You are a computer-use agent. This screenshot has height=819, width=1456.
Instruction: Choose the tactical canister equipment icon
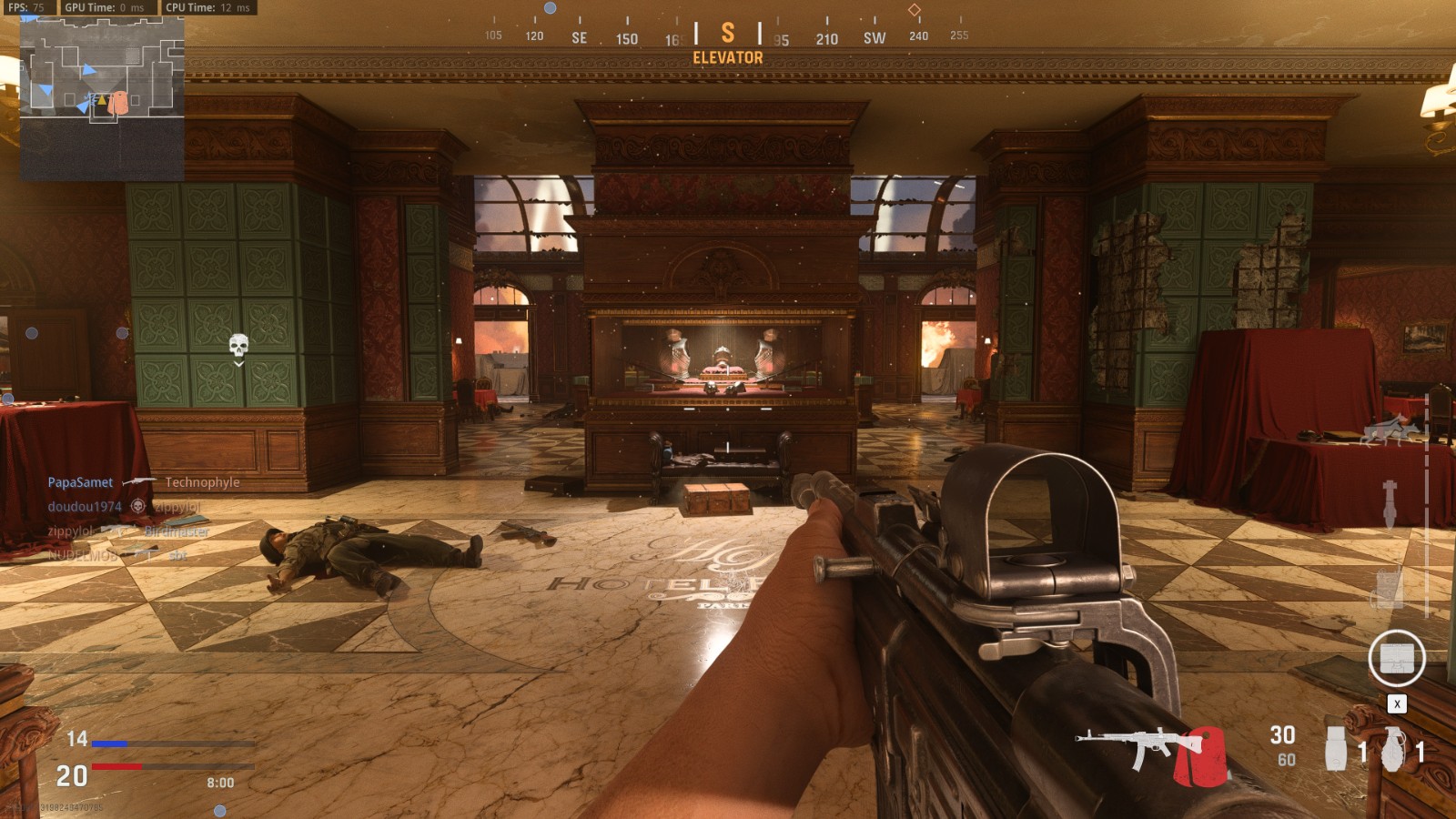click(x=1335, y=749)
